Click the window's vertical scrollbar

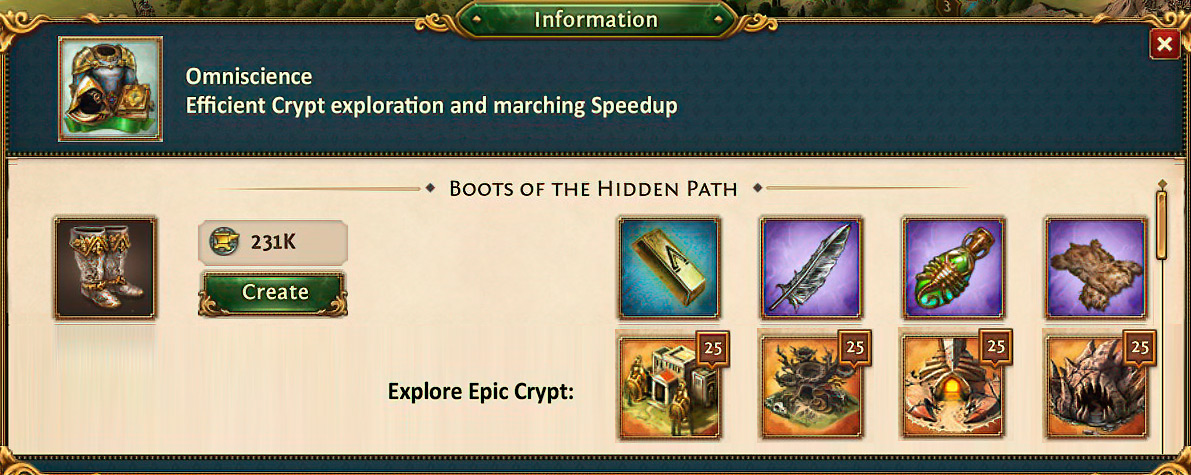1161,225
